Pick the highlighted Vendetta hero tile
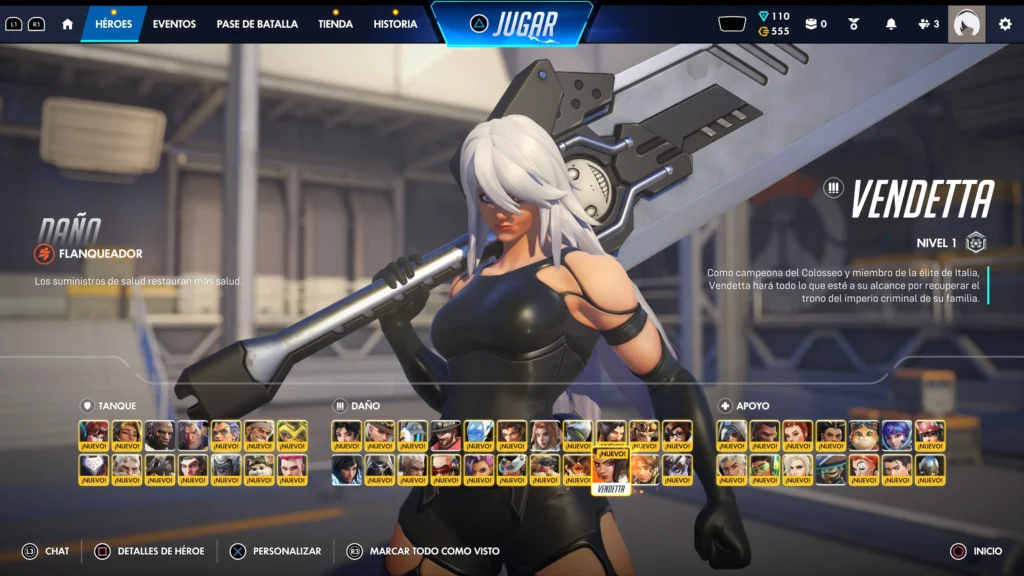The image size is (1024, 576). [x=610, y=469]
